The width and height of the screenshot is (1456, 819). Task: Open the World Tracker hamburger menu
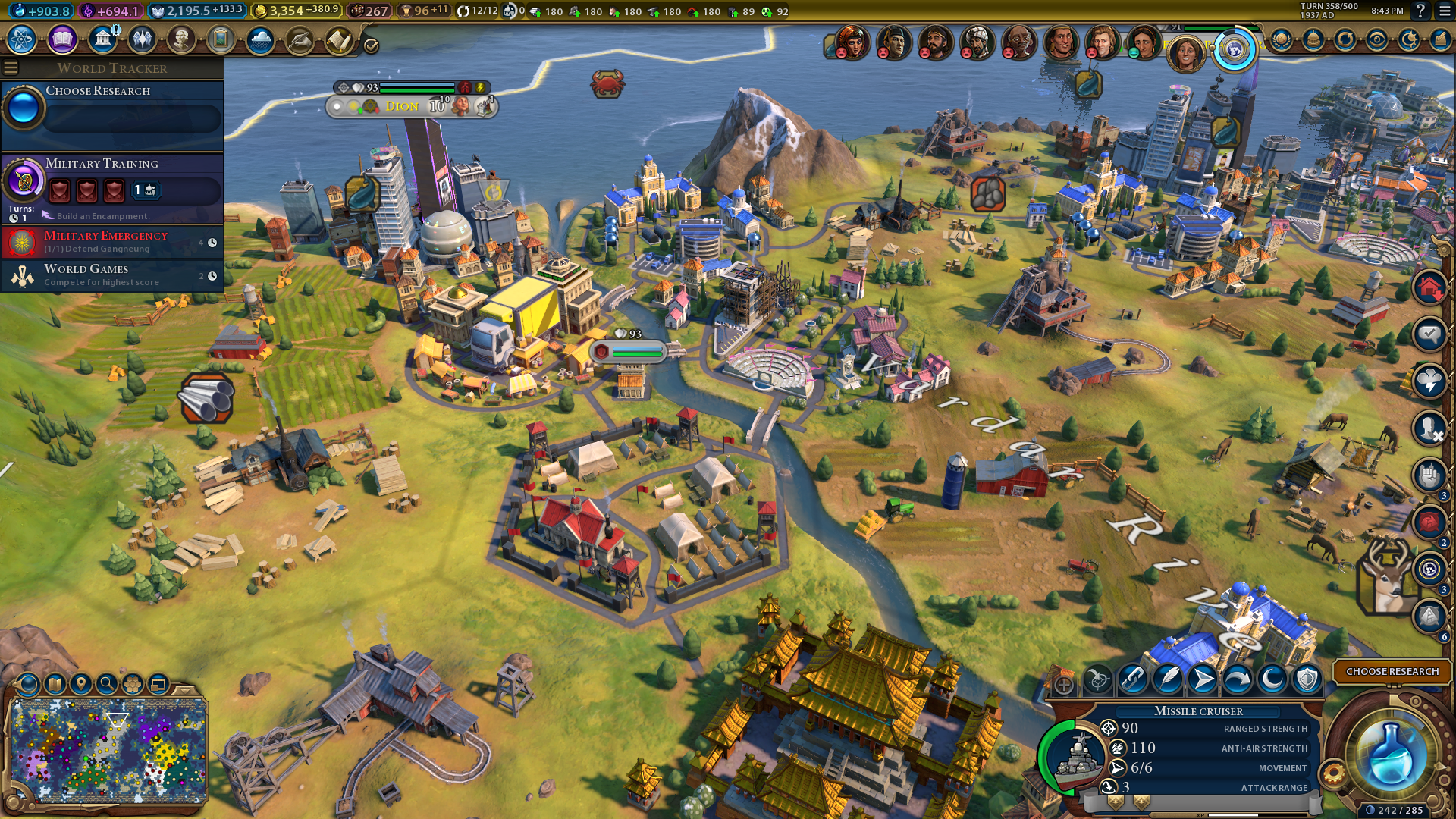pyautogui.click(x=11, y=68)
